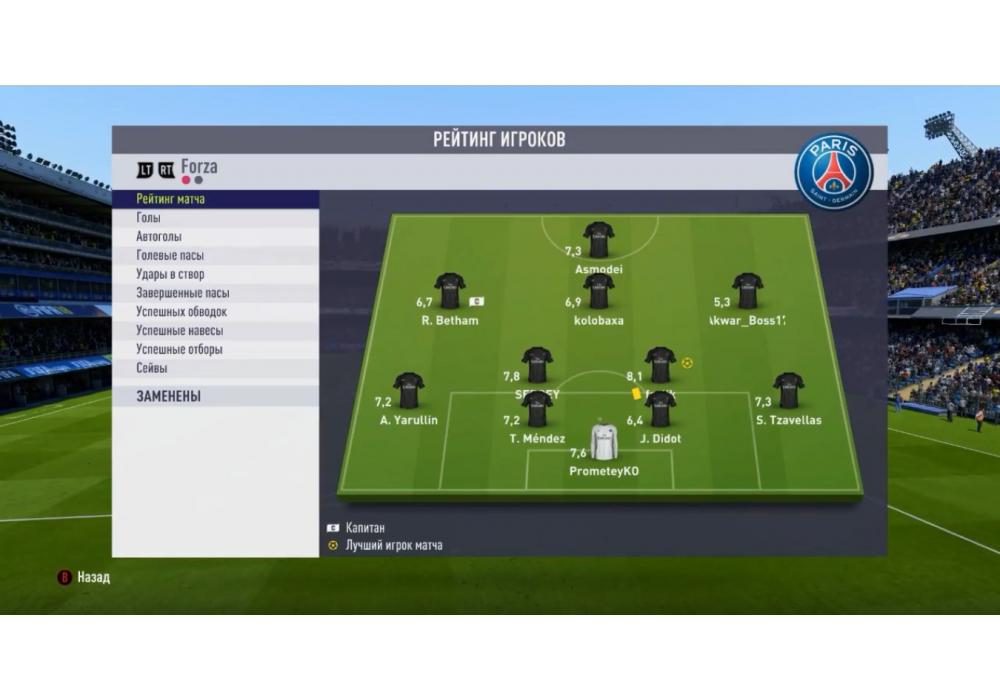Click the Заменены substitutes section

point(216,396)
